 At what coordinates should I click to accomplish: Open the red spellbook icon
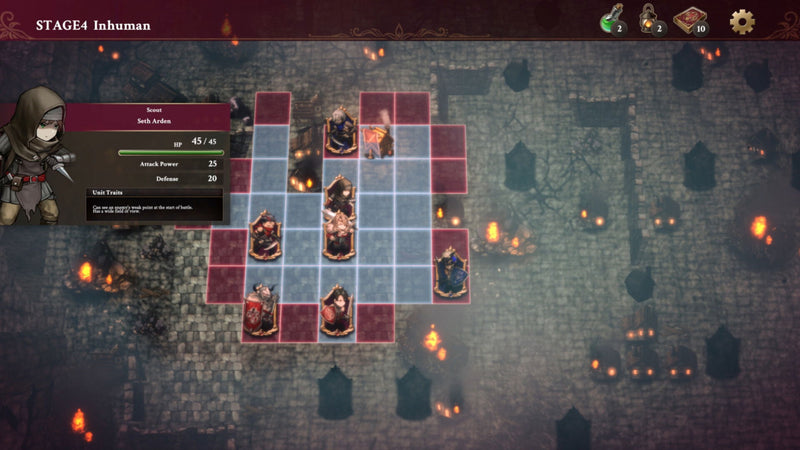click(x=687, y=20)
